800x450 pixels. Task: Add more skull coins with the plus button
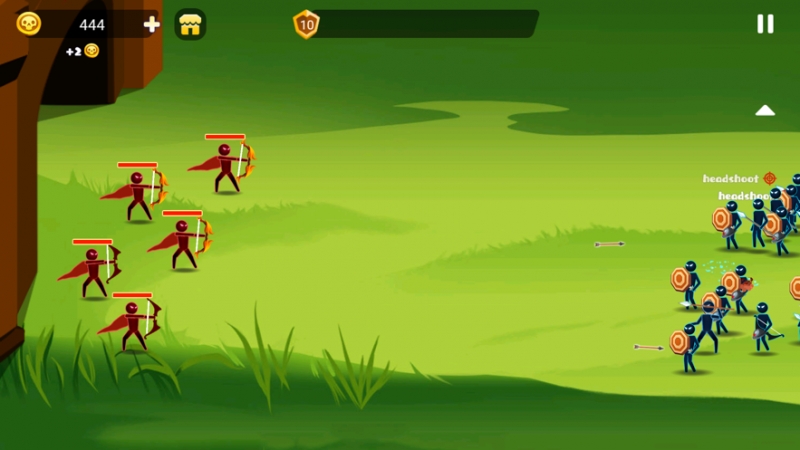pos(152,24)
